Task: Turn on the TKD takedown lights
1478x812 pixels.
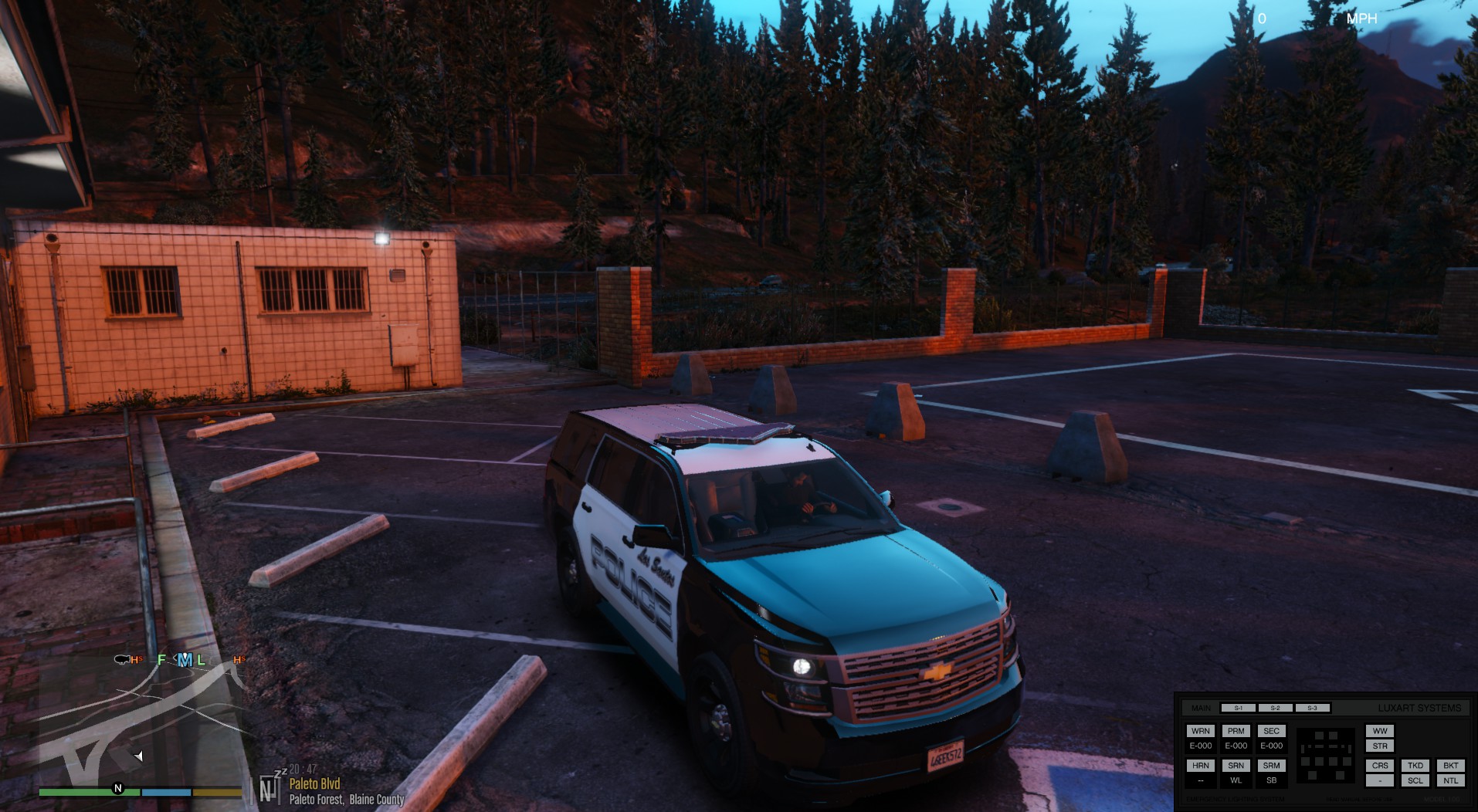Action: [x=1415, y=766]
